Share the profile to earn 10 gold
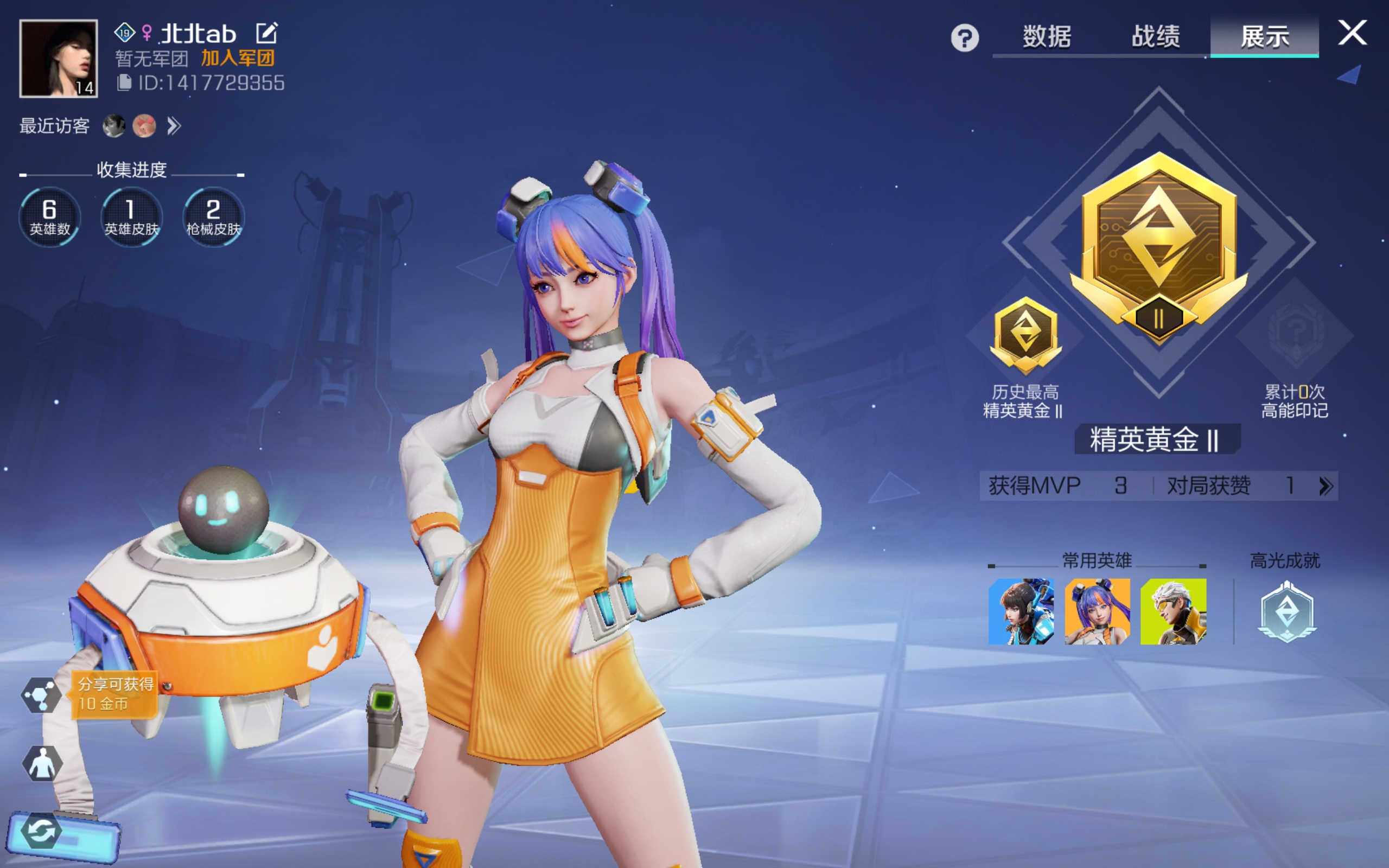This screenshot has width=1389, height=868. click(41, 694)
